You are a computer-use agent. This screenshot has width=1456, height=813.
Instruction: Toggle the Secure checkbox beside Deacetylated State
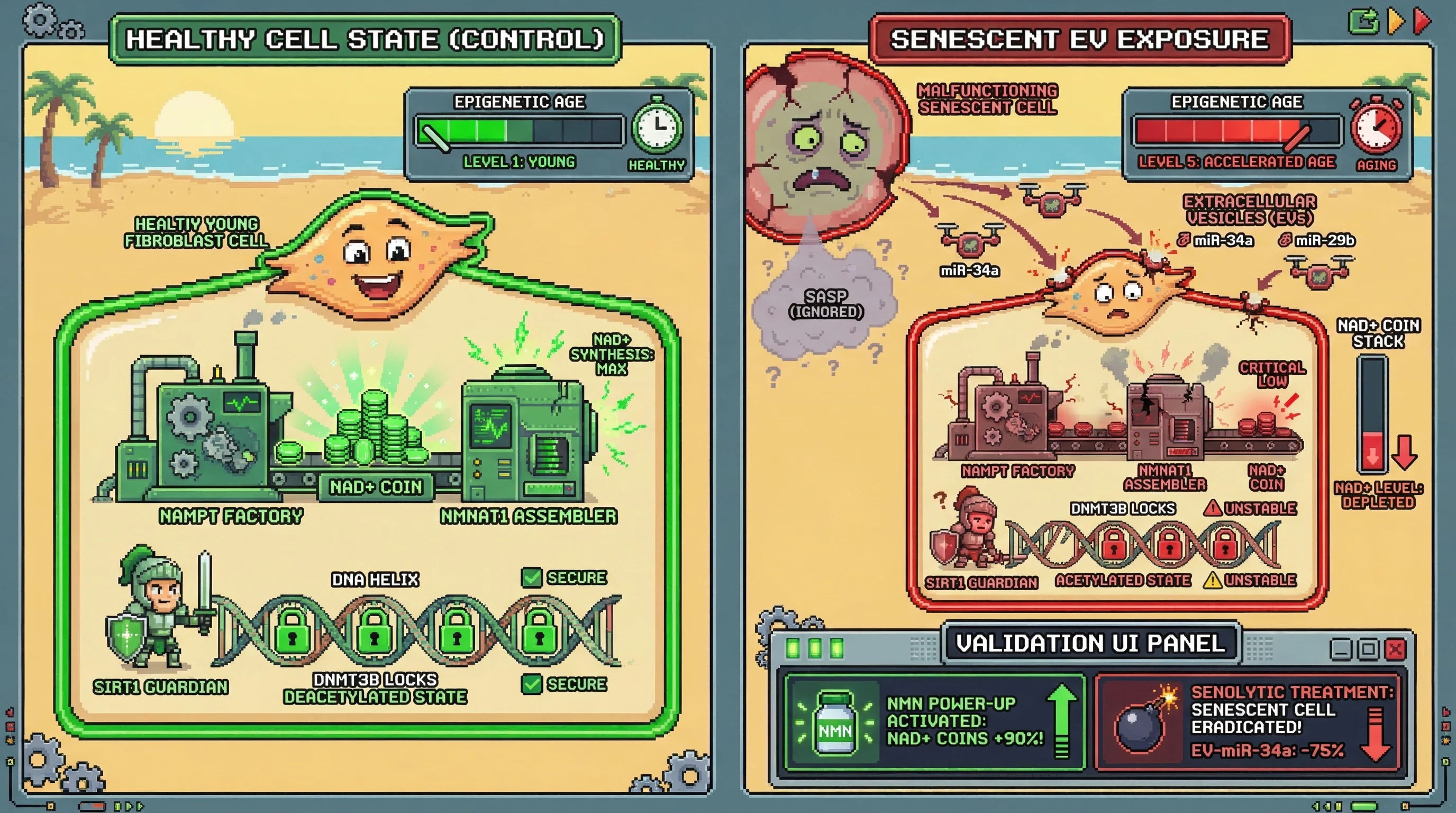click(x=531, y=684)
